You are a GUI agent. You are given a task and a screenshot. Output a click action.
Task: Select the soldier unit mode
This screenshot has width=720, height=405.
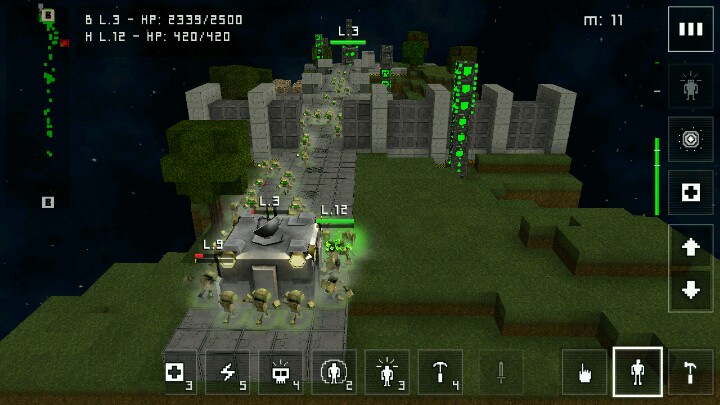click(x=638, y=373)
